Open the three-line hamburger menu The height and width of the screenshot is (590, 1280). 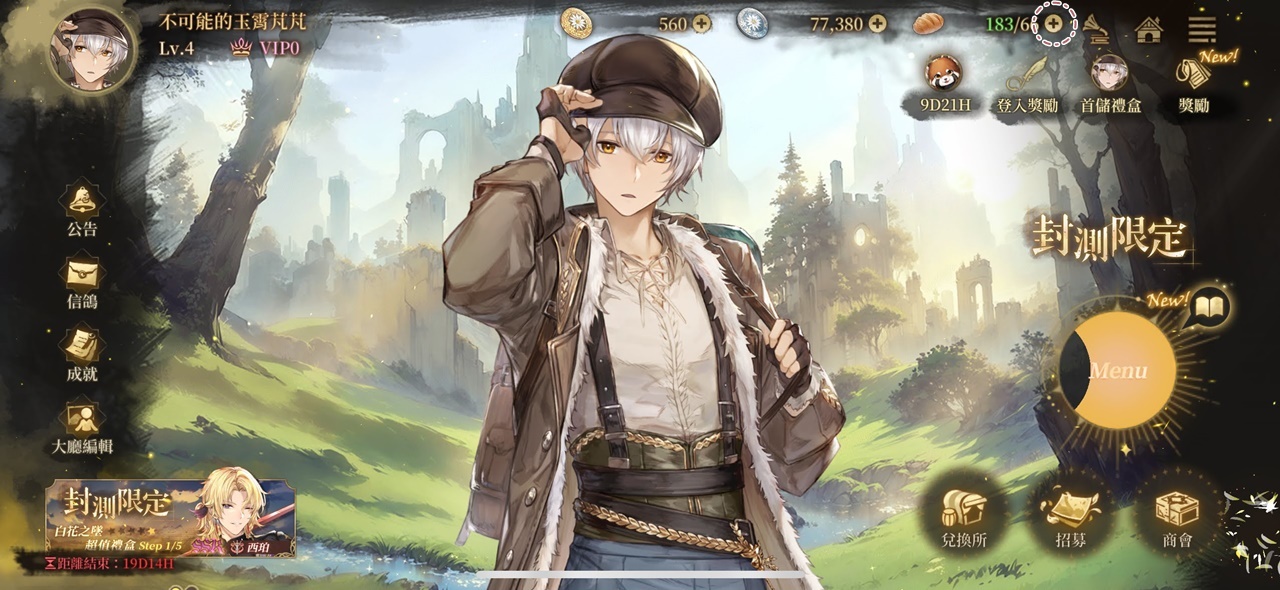(1202, 28)
